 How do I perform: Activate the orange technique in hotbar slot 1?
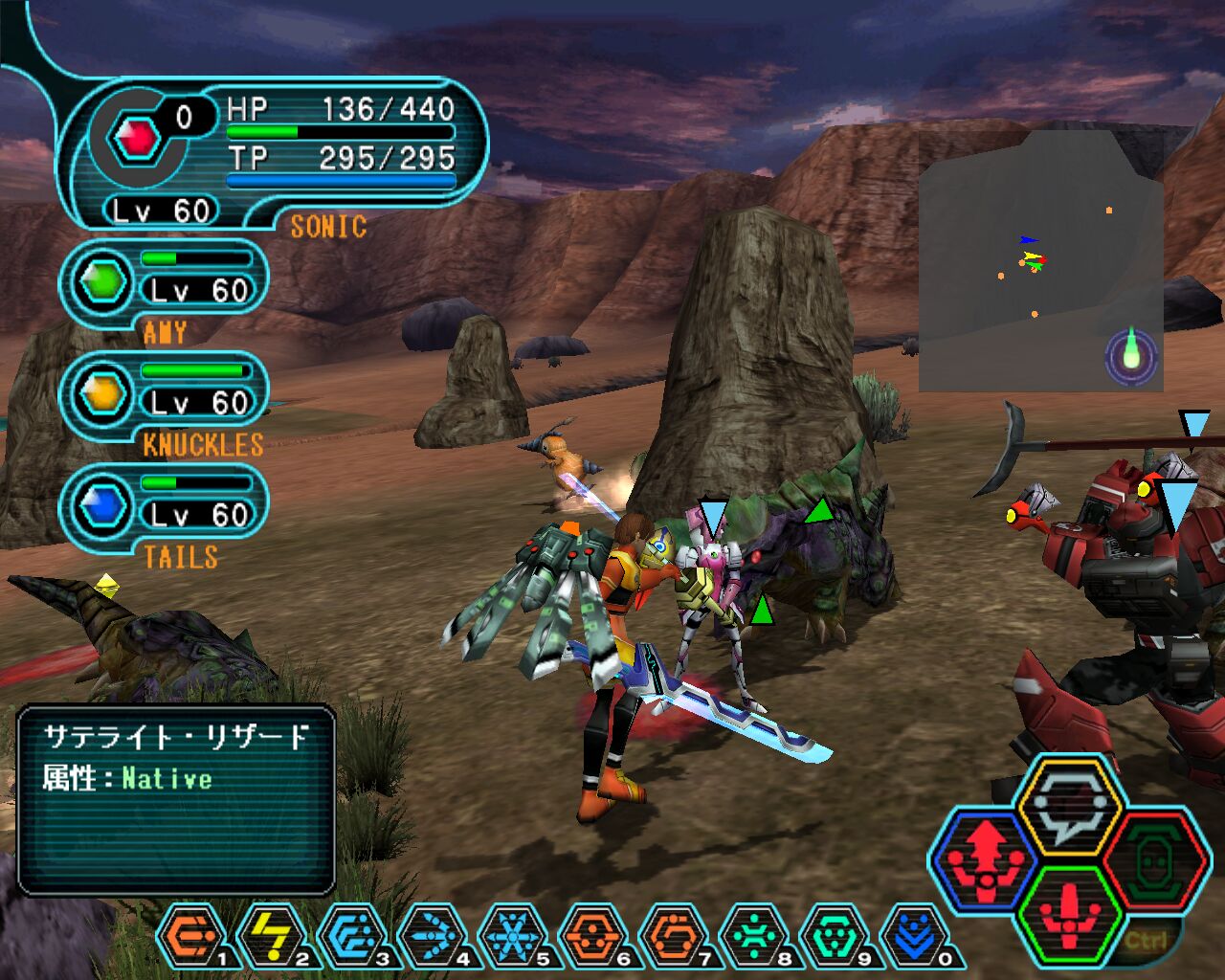(x=189, y=934)
